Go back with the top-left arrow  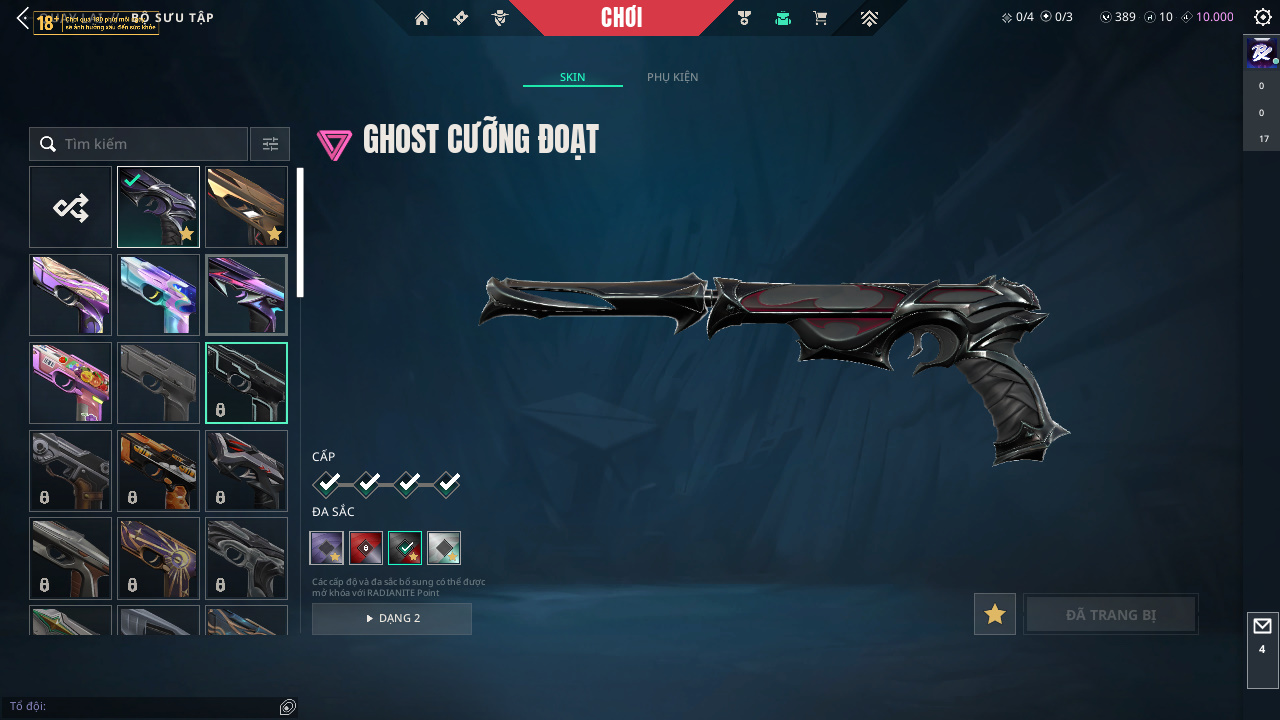tap(23, 18)
